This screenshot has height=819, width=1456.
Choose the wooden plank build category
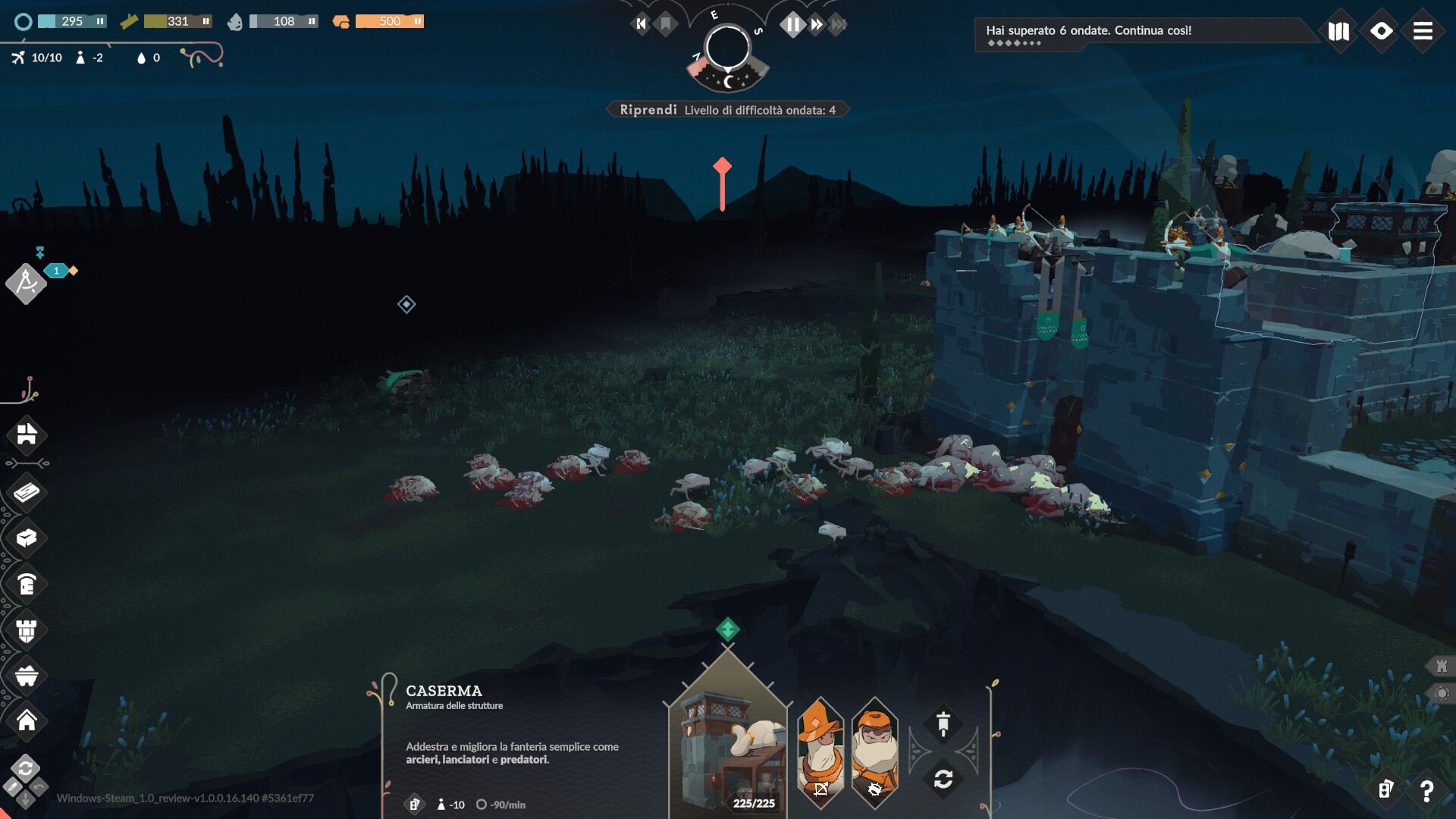27,493
